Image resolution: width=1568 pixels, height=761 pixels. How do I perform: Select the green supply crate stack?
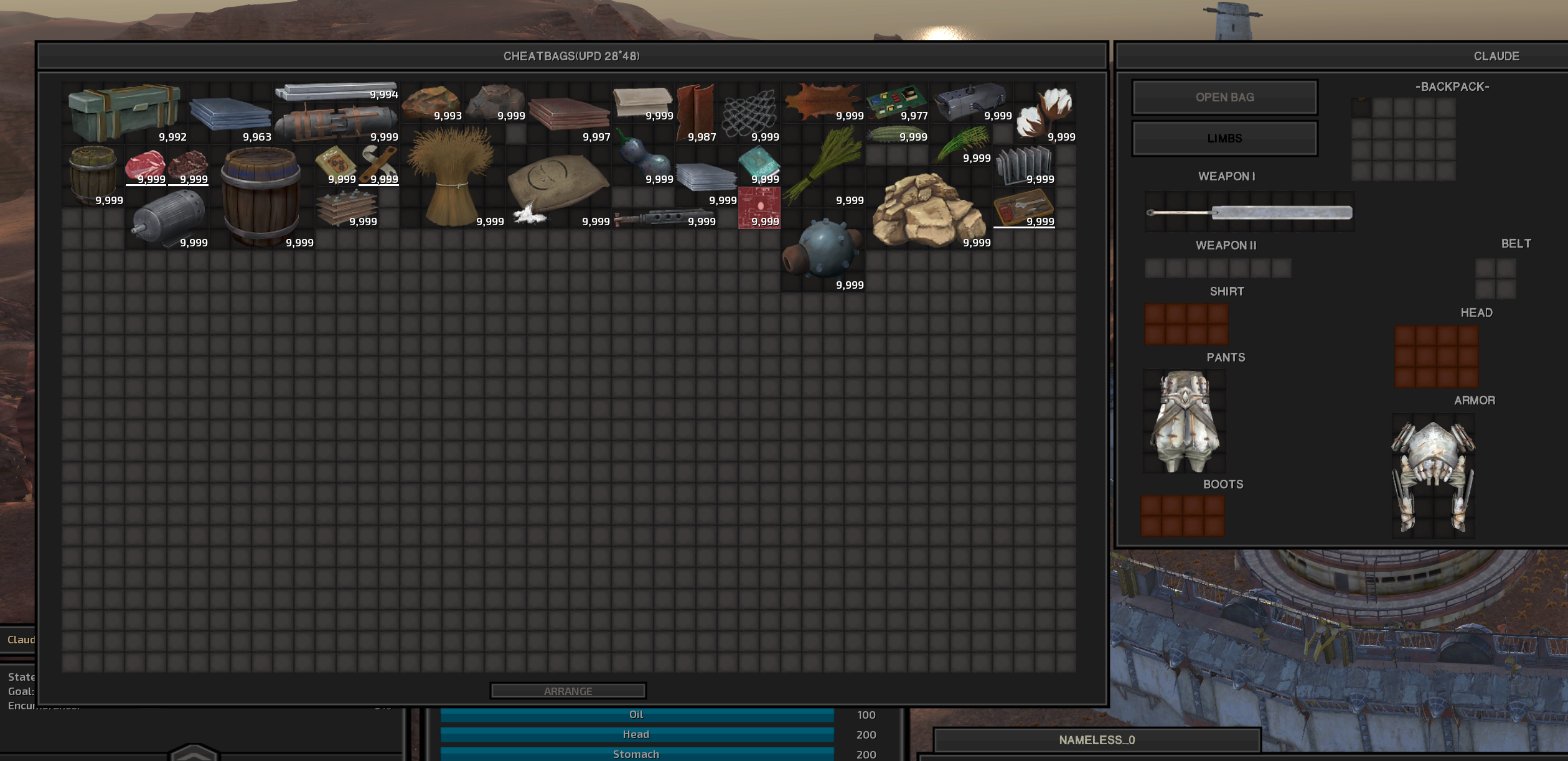point(124,113)
